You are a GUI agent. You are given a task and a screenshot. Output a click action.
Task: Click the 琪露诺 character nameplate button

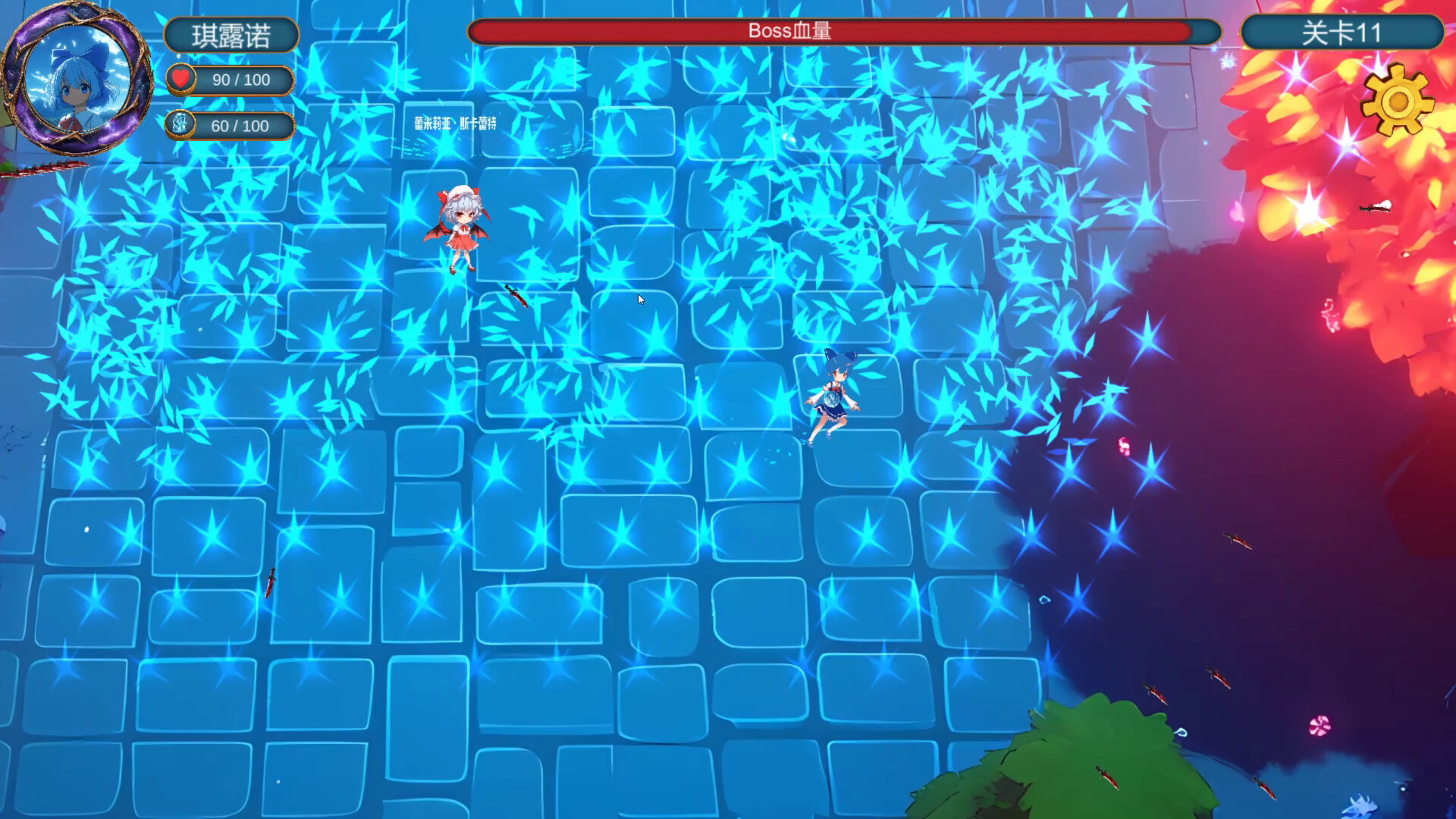coord(231,34)
